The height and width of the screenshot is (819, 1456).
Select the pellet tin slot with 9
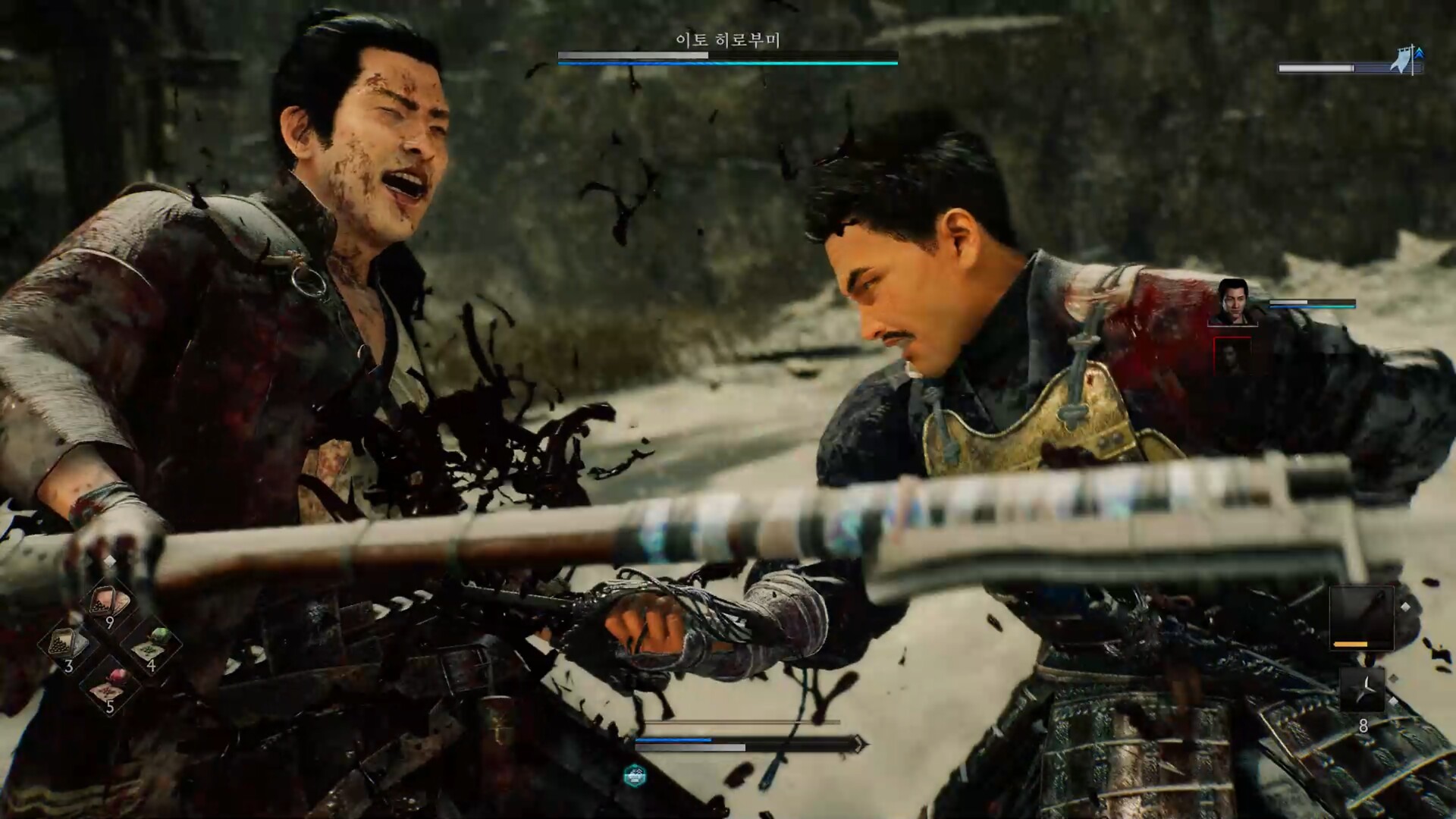pyautogui.click(x=110, y=606)
